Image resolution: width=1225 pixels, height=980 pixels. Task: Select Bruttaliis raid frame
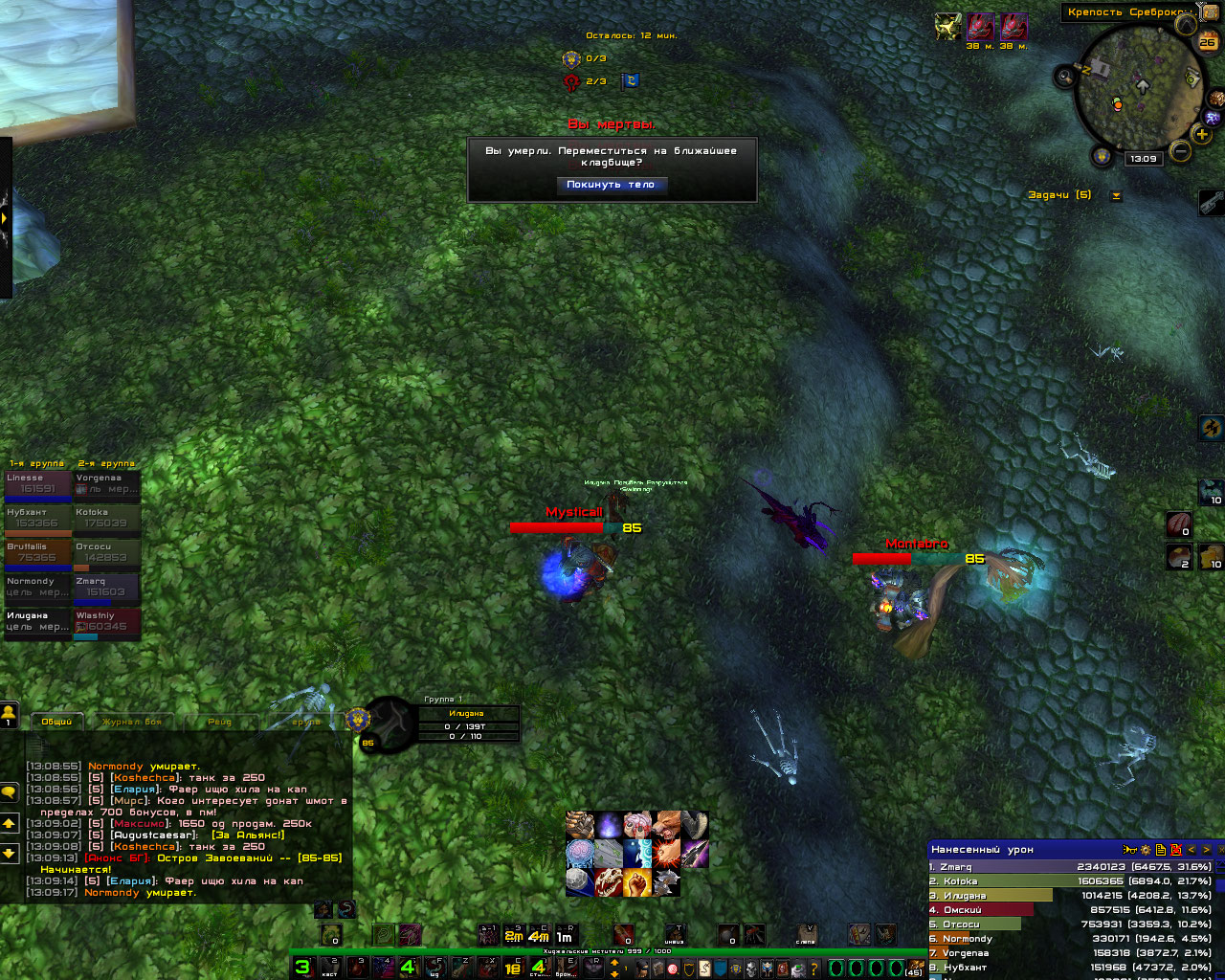click(38, 553)
